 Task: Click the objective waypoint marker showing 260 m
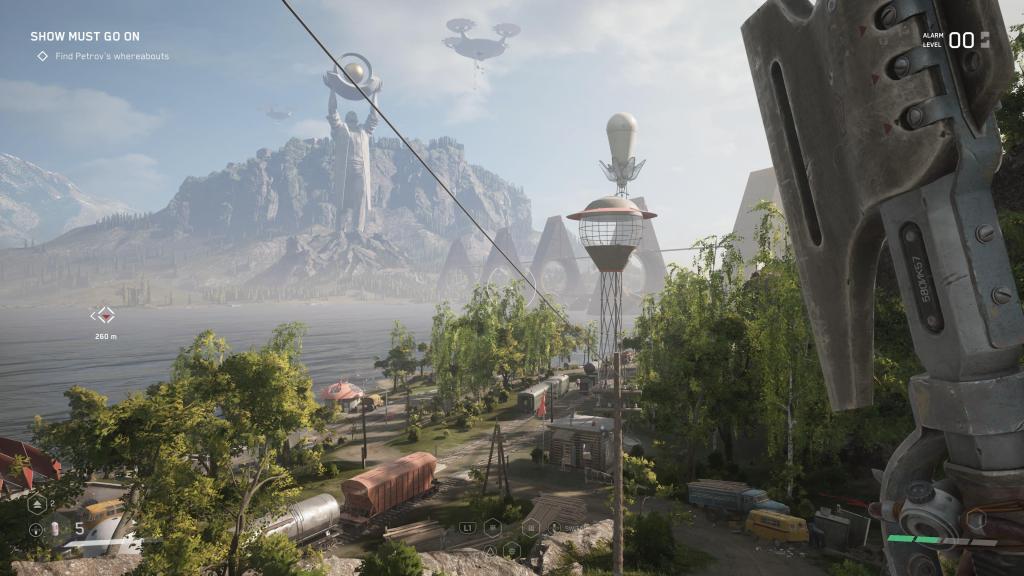tap(103, 315)
